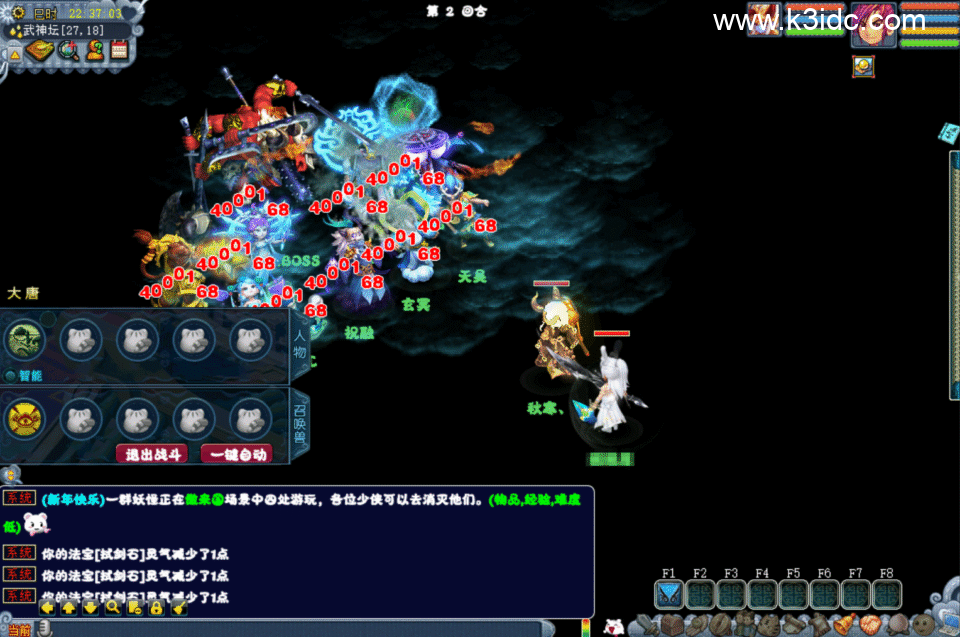This screenshot has height=637, width=960.
Task: Open the question-mark helper icon
Action: pos(95,50)
